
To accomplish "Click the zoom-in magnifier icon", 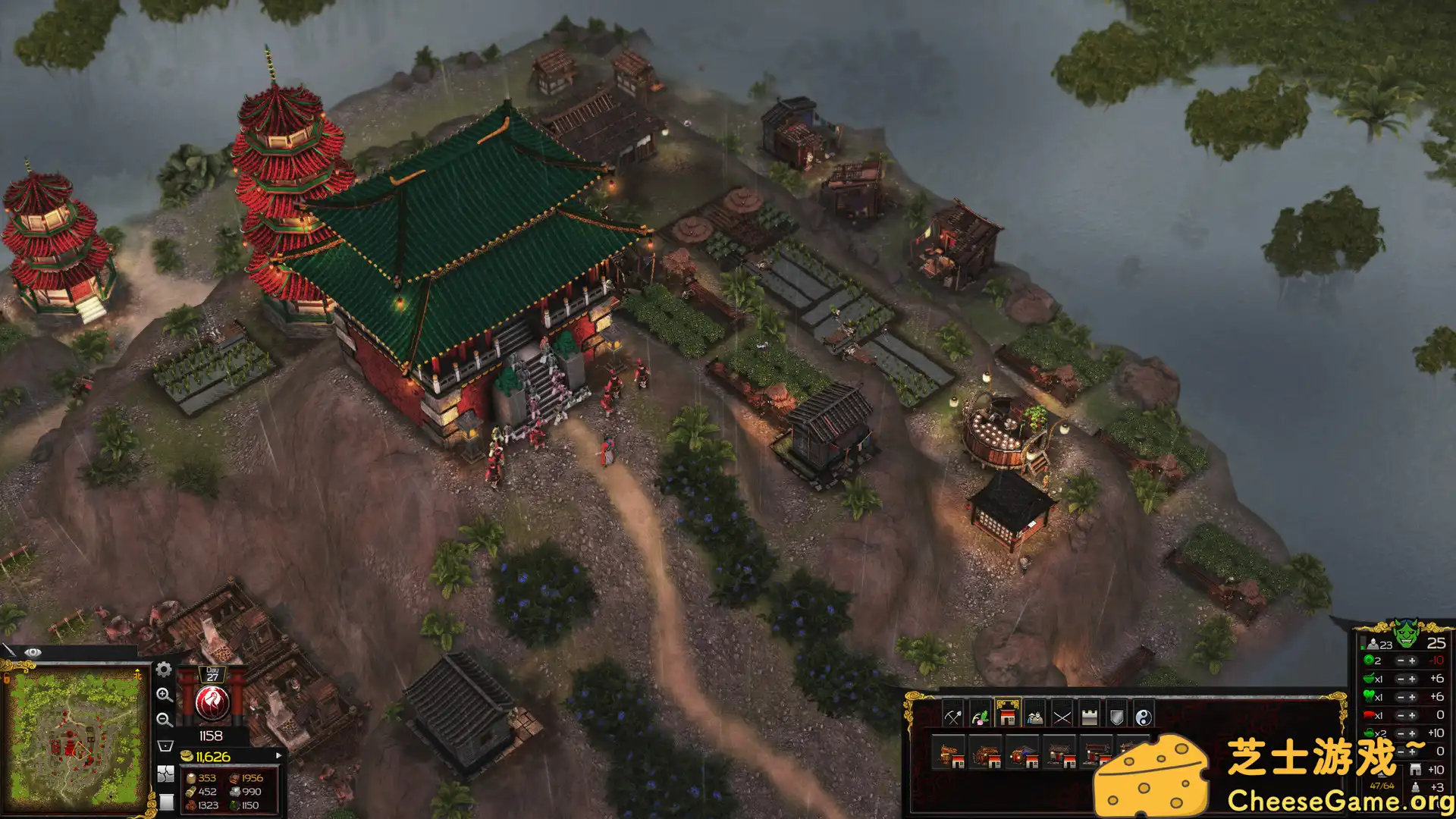I will tap(165, 696).
